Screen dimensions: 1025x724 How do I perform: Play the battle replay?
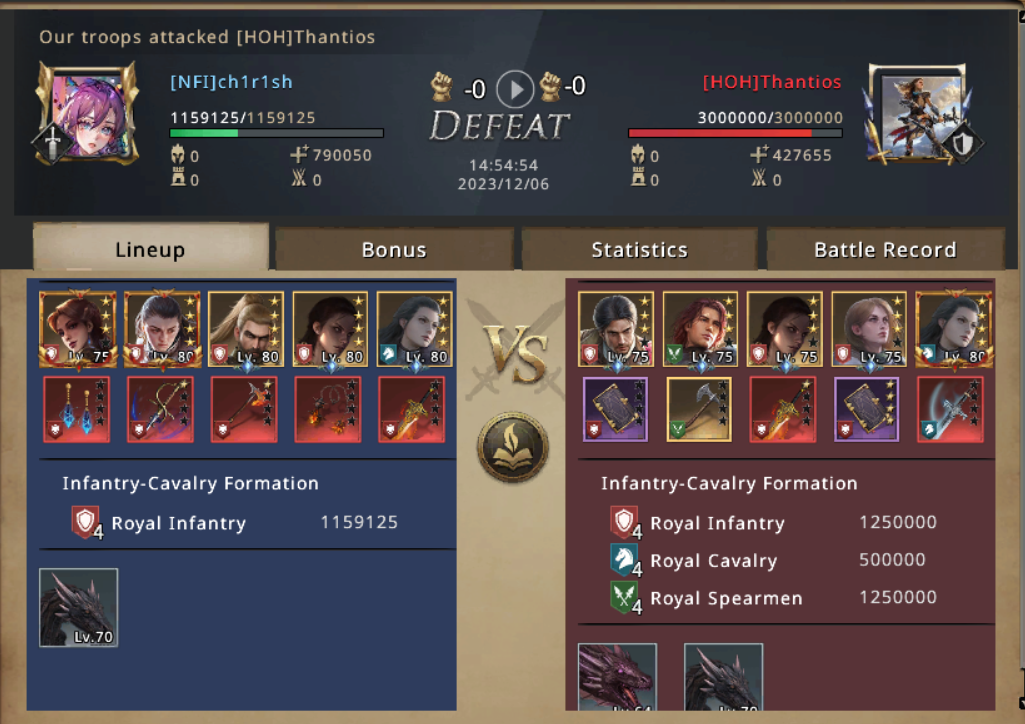pyautogui.click(x=515, y=89)
